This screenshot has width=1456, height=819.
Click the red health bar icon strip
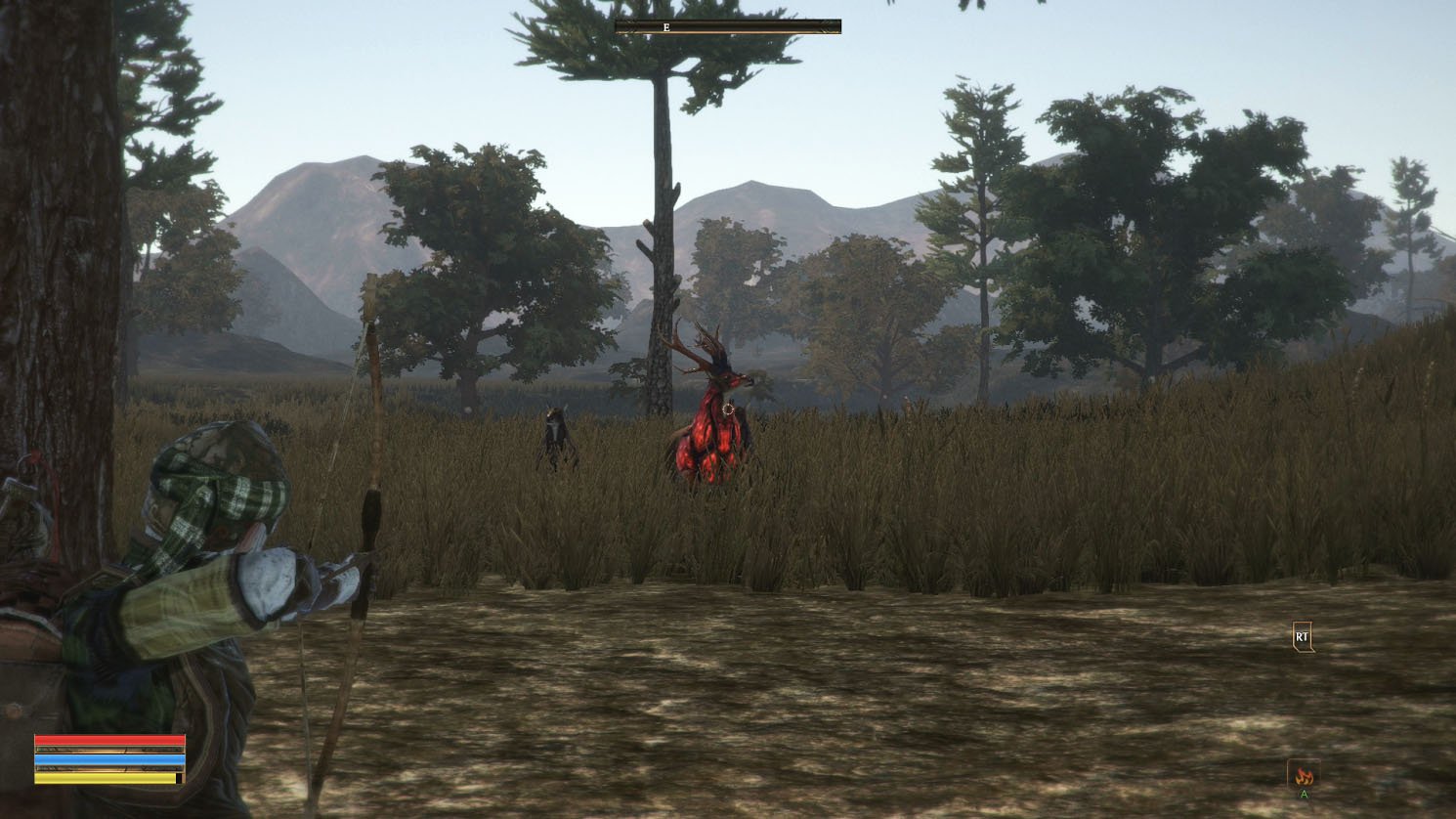click(x=107, y=740)
